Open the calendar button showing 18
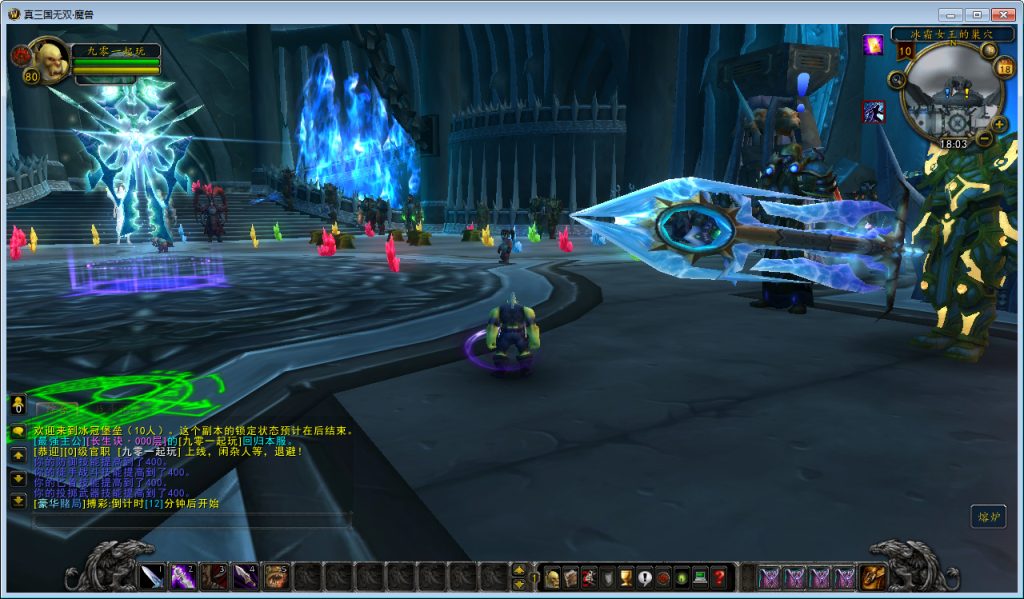The height and width of the screenshot is (599, 1024). click(x=1005, y=67)
